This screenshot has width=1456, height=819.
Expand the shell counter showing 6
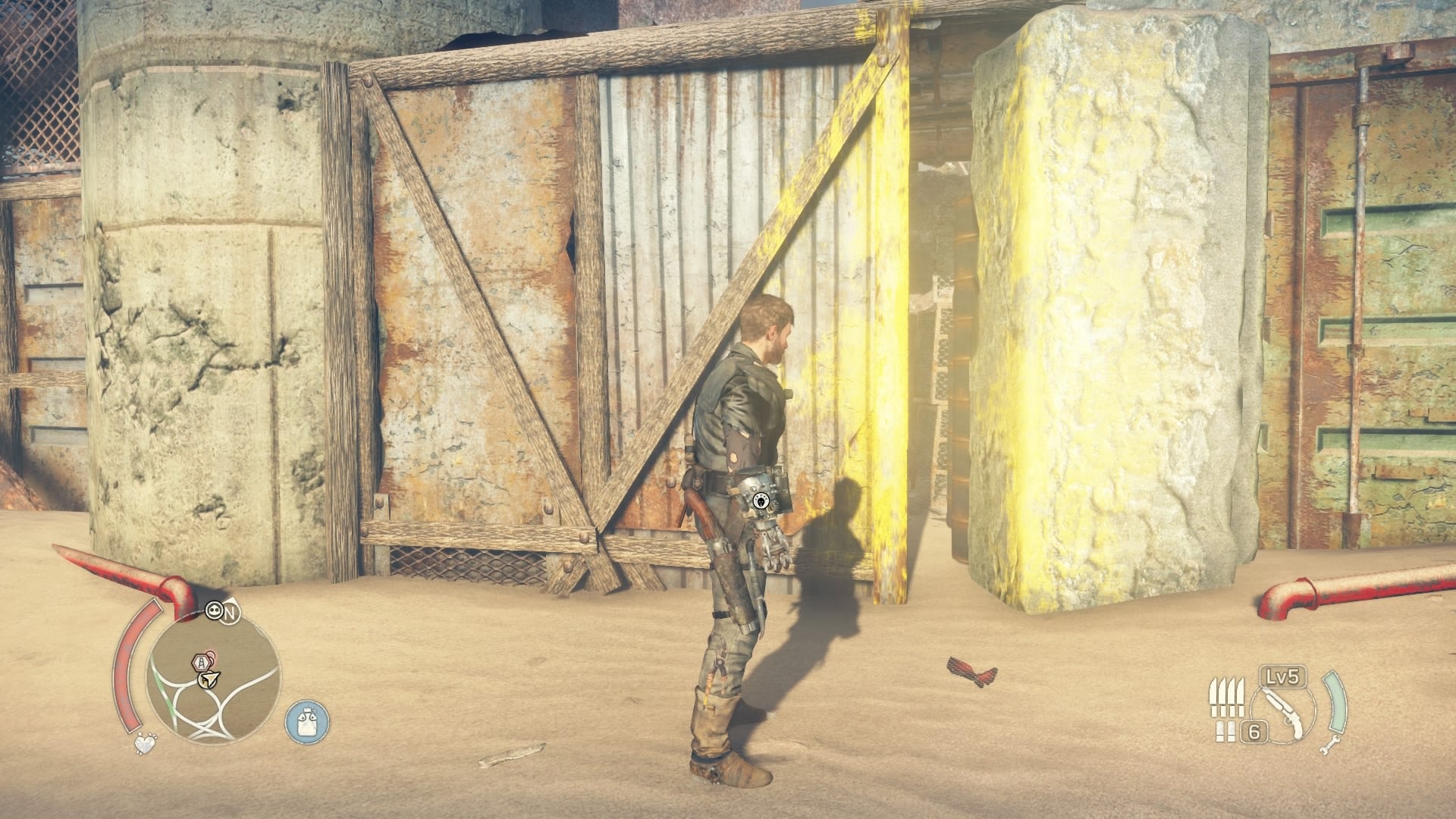(1254, 733)
